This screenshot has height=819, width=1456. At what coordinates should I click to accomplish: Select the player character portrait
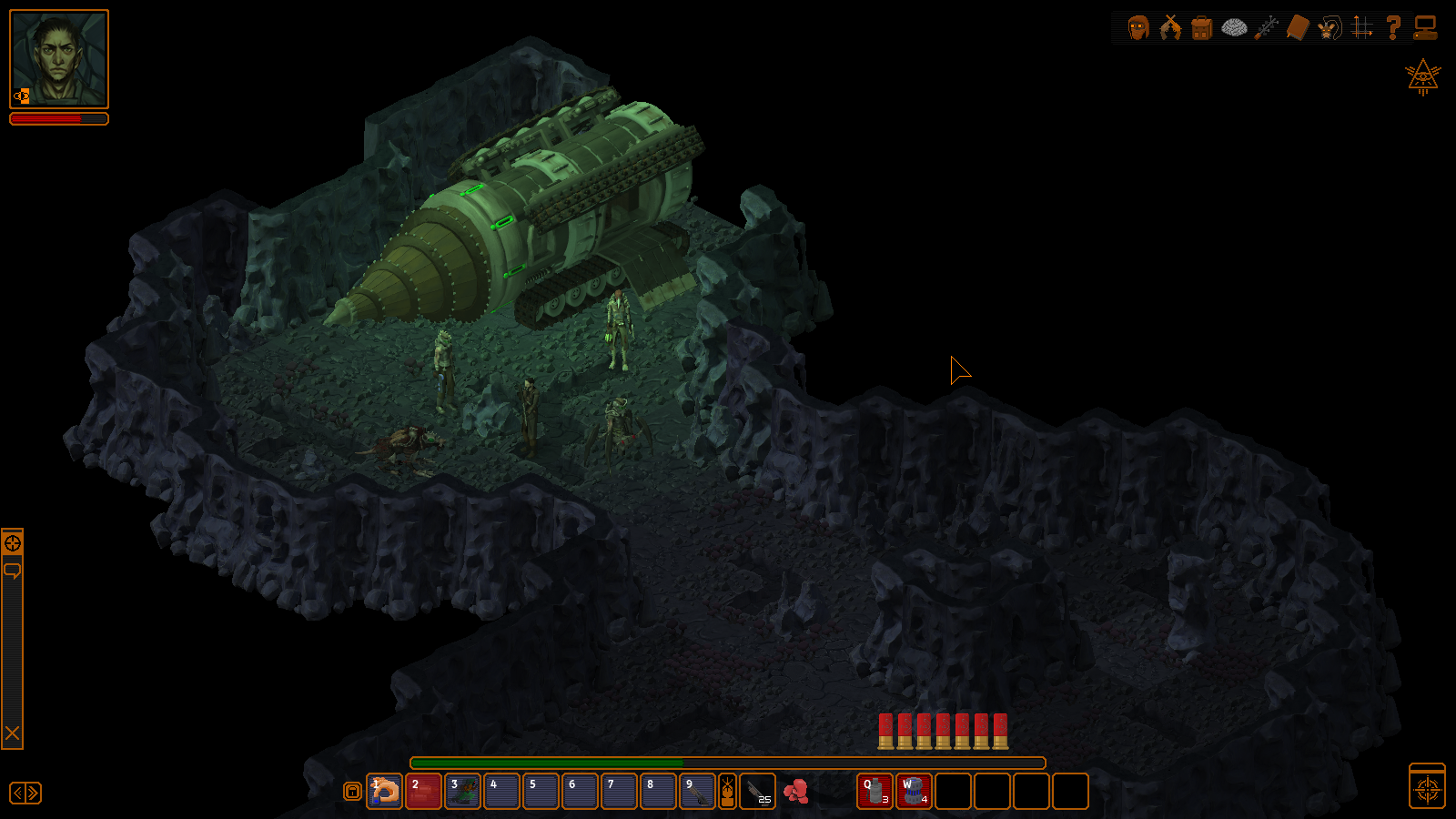pyautogui.click(x=59, y=59)
